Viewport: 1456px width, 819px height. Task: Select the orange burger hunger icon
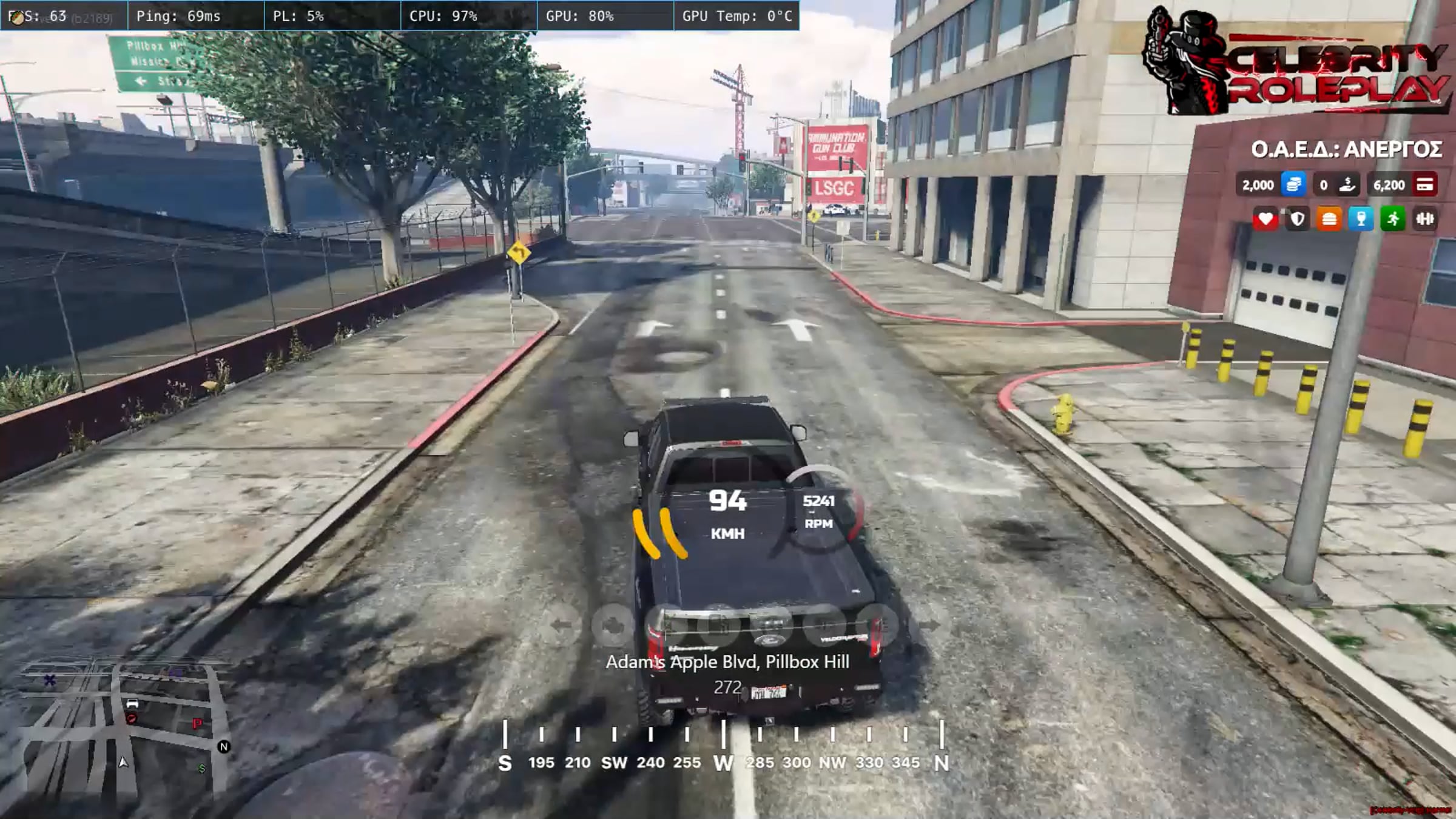point(1329,219)
